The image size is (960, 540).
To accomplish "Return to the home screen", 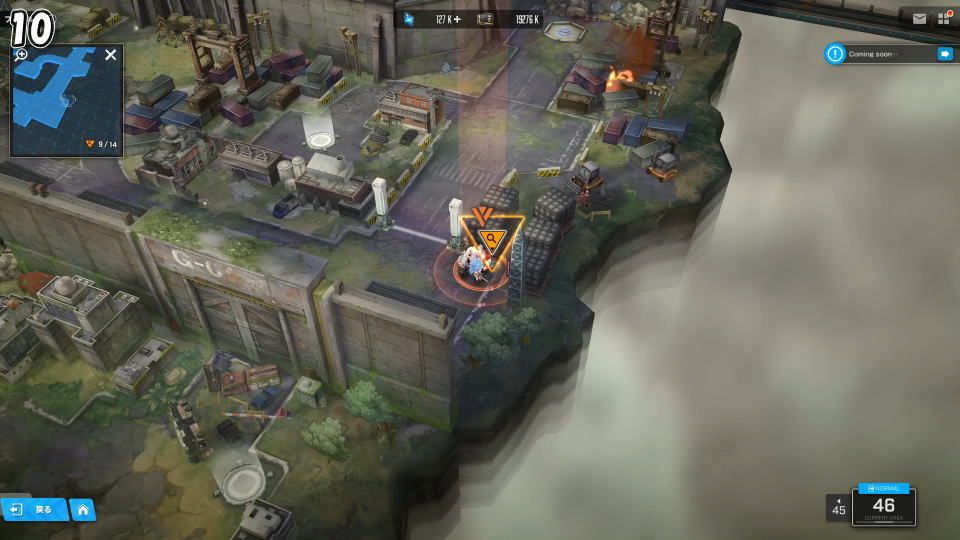I will tap(83, 510).
